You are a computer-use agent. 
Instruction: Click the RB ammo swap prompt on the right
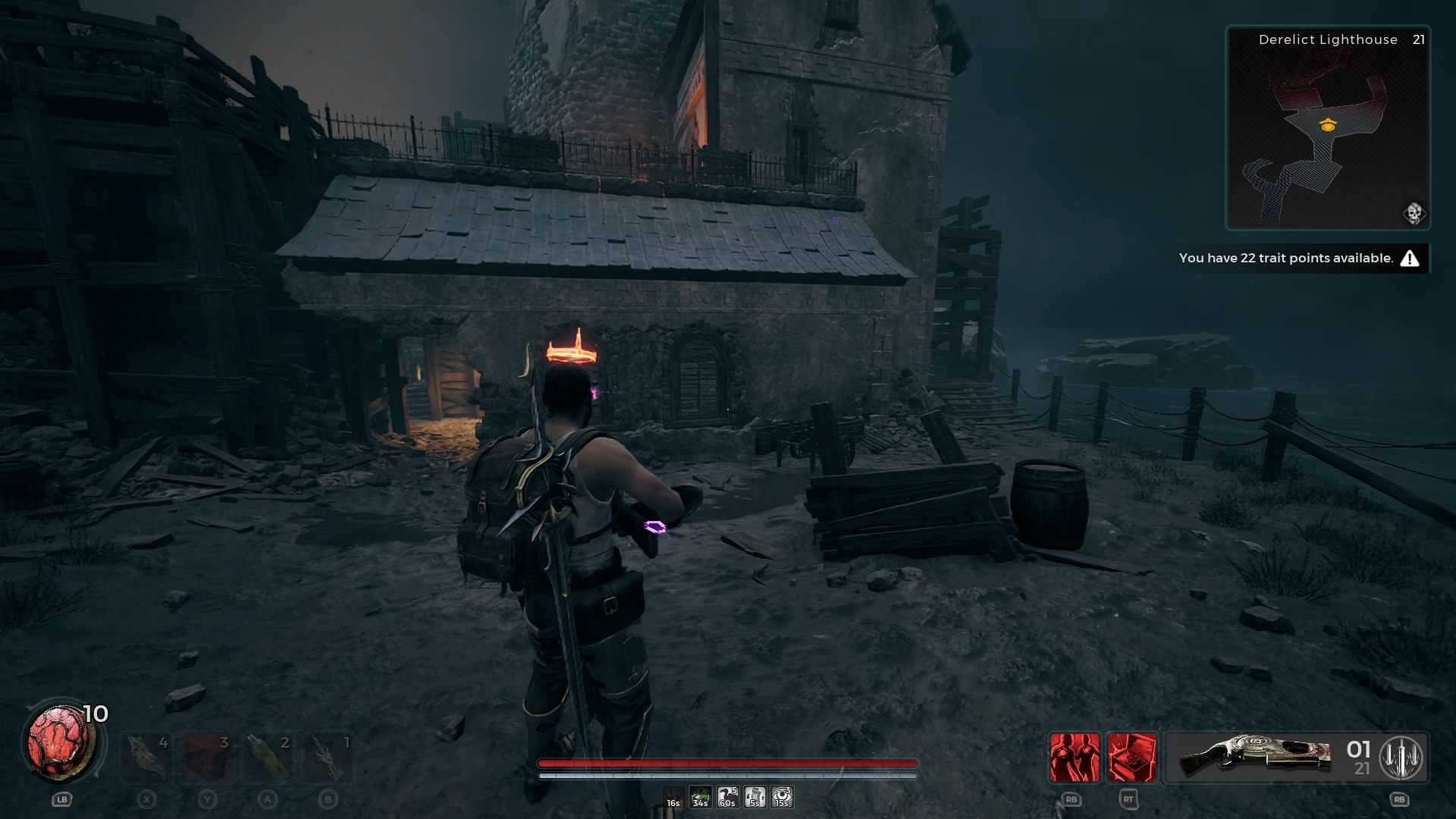1399,799
